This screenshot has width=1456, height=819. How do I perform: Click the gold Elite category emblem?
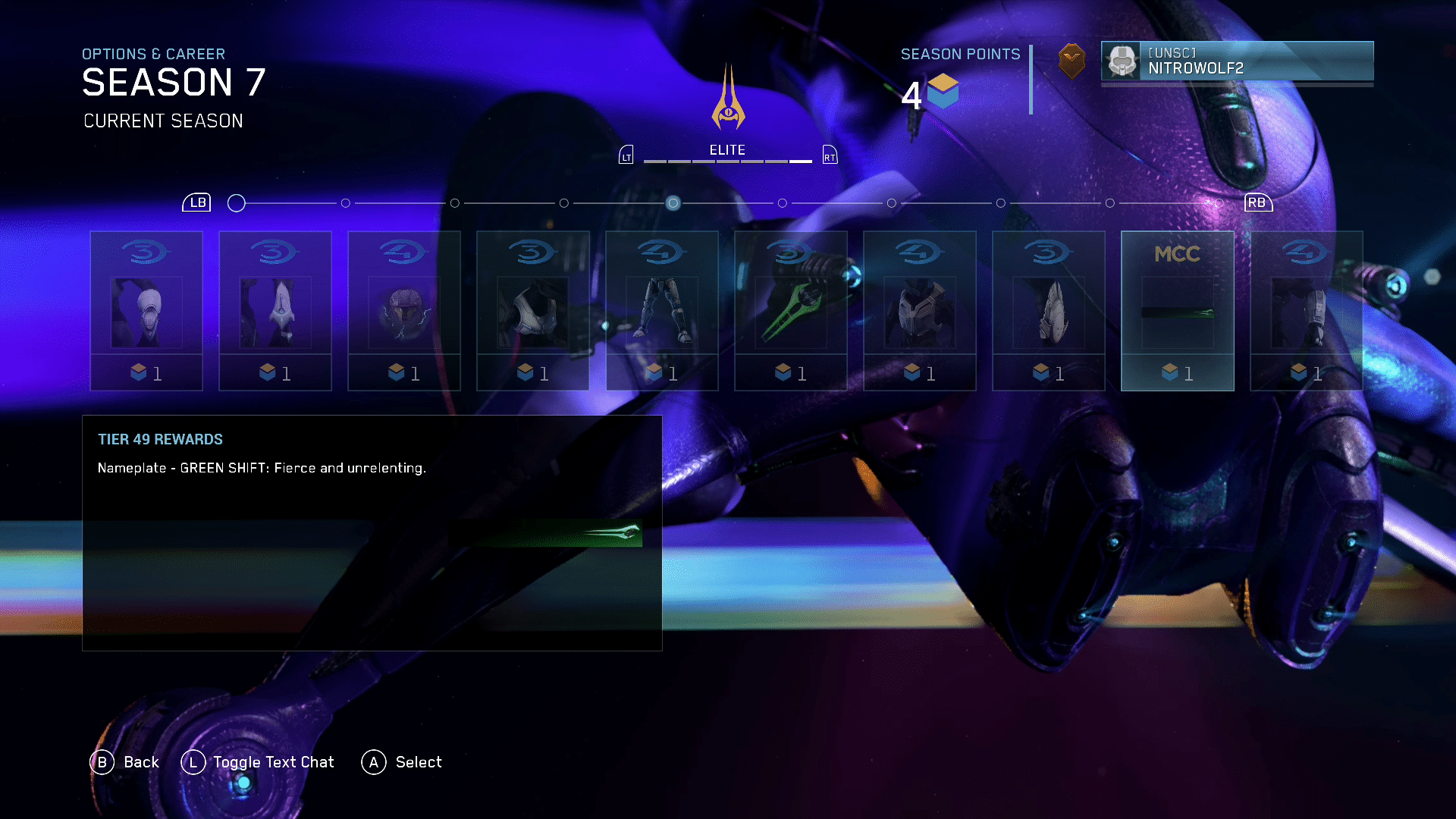coord(728,99)
